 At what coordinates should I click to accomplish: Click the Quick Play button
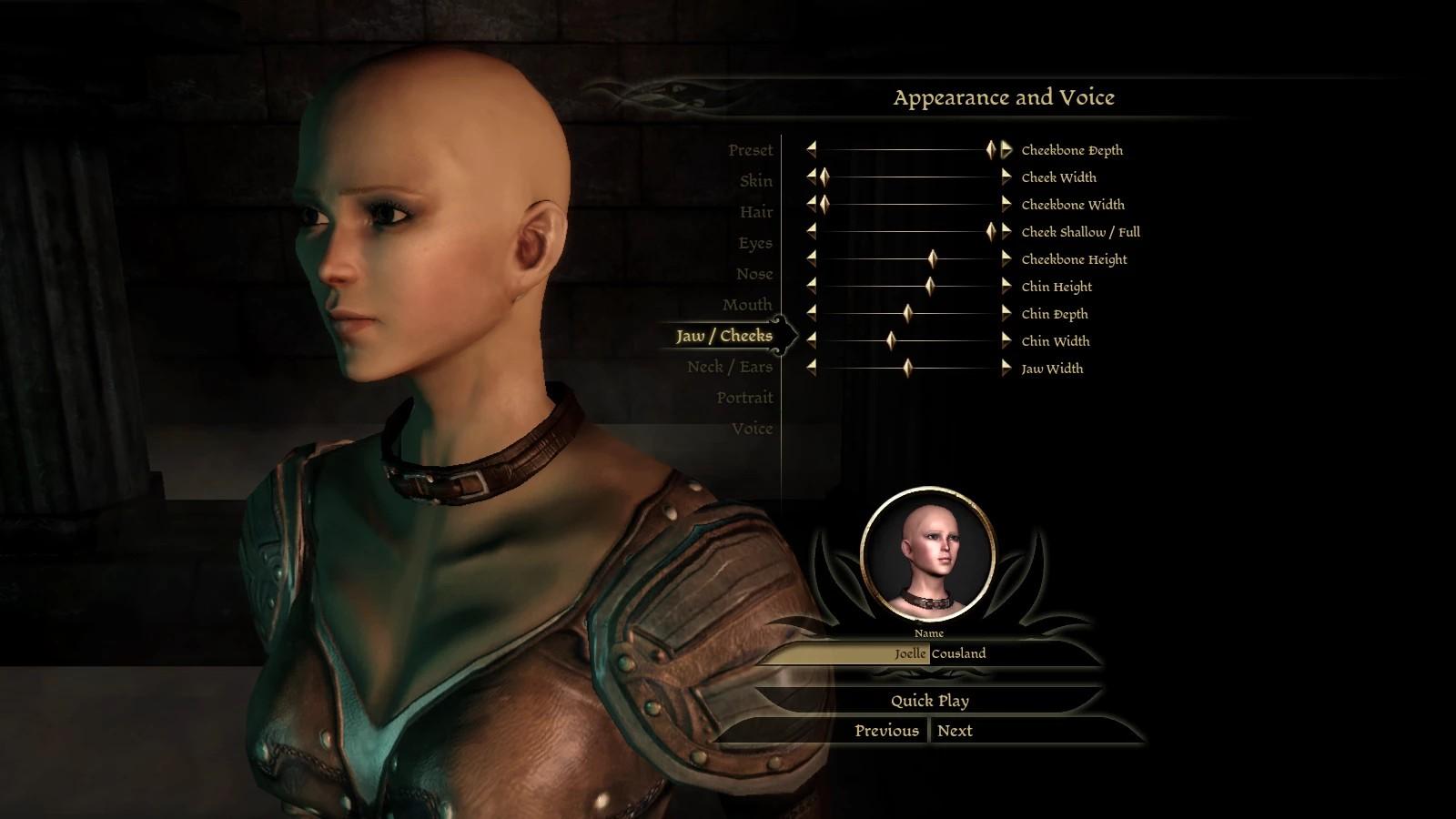click(x=929, y=701)
